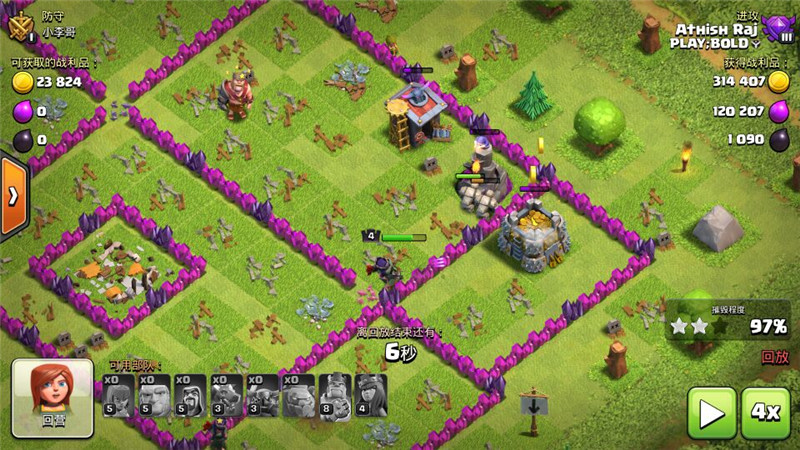Tap the 回营 return home button

54,392
